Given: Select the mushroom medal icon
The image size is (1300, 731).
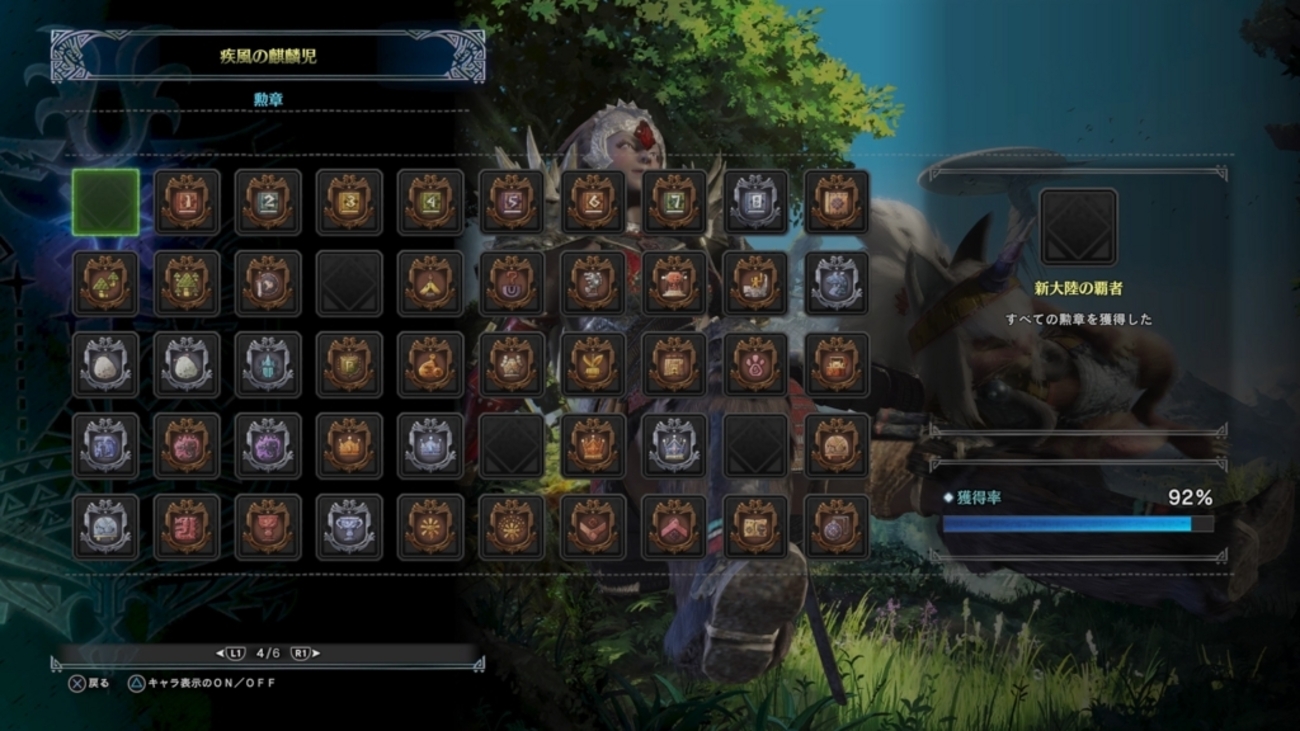Looking at the screenshot, I should coord(106,282).
